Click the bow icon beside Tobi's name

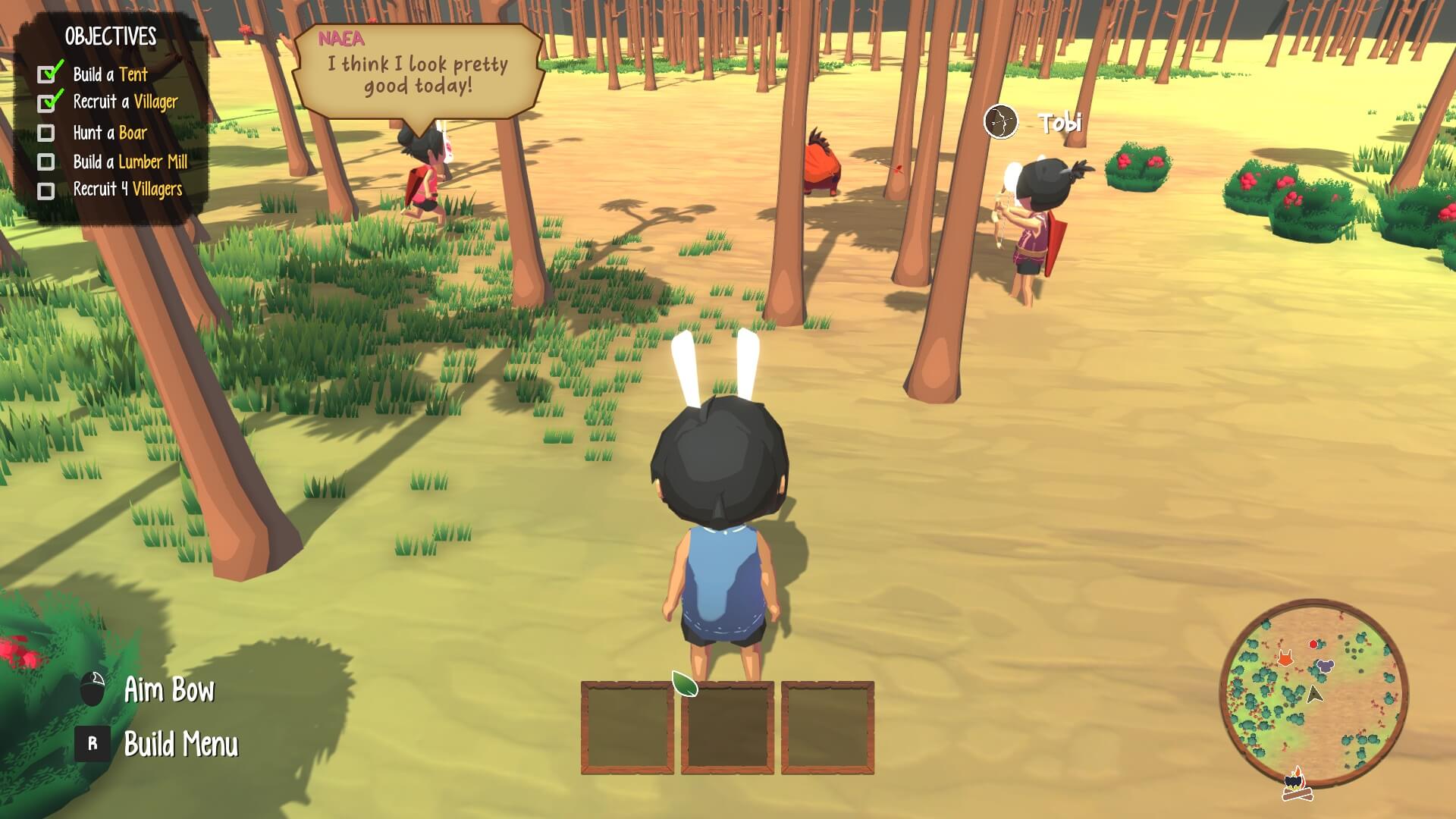click(x=1000, y=122)
